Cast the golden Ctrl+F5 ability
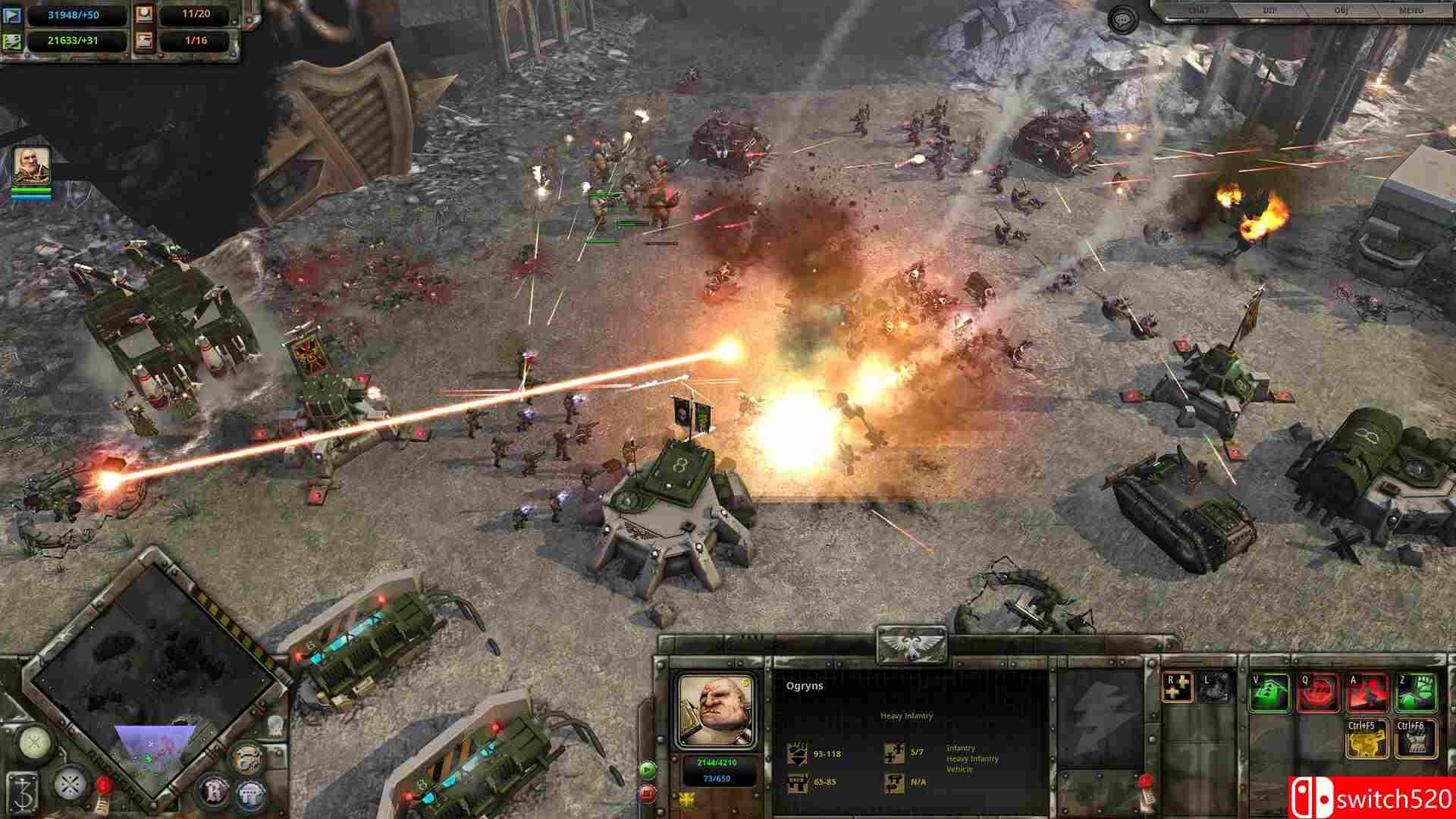 click(x=1367, y=739)
